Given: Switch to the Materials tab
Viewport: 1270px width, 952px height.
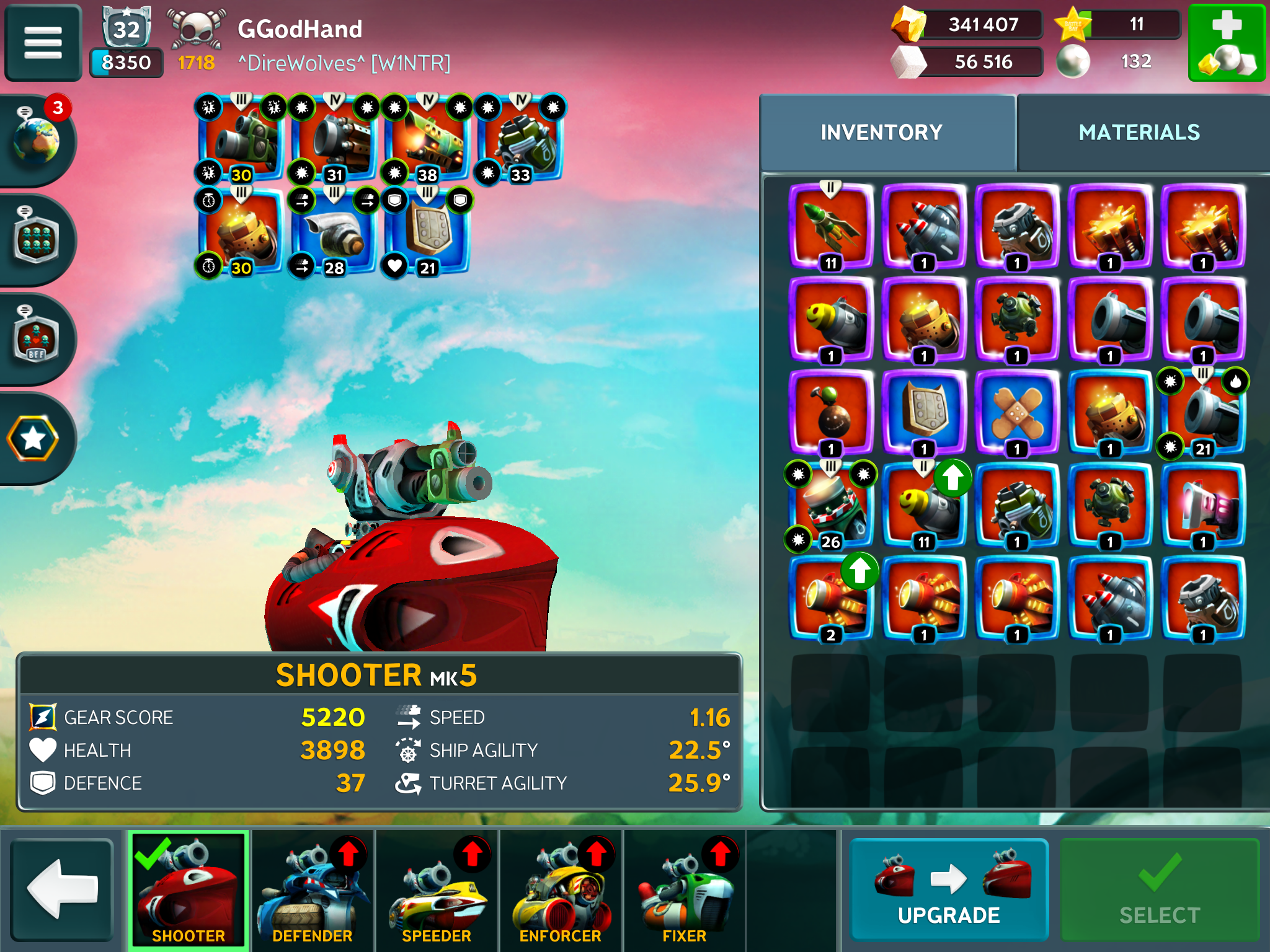Looking at the screenshot, I should 1139,133.
